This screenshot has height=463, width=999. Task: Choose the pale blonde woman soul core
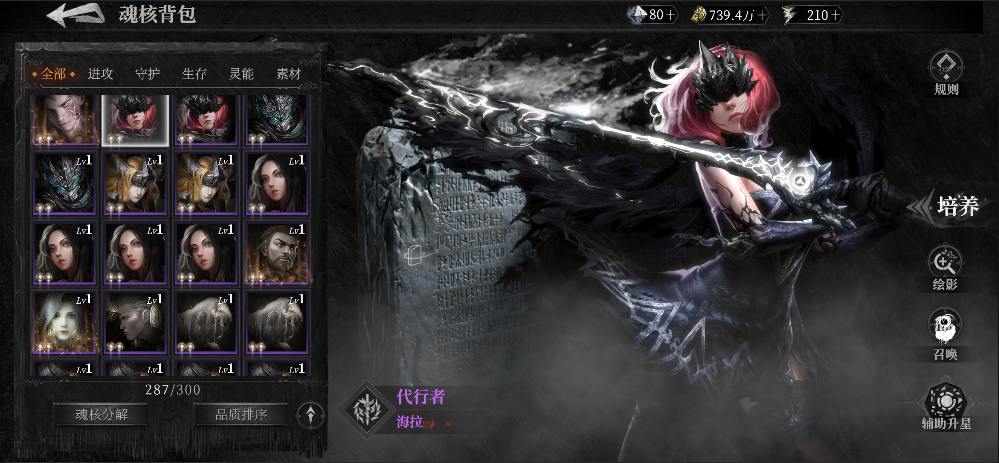click(64, 322)
